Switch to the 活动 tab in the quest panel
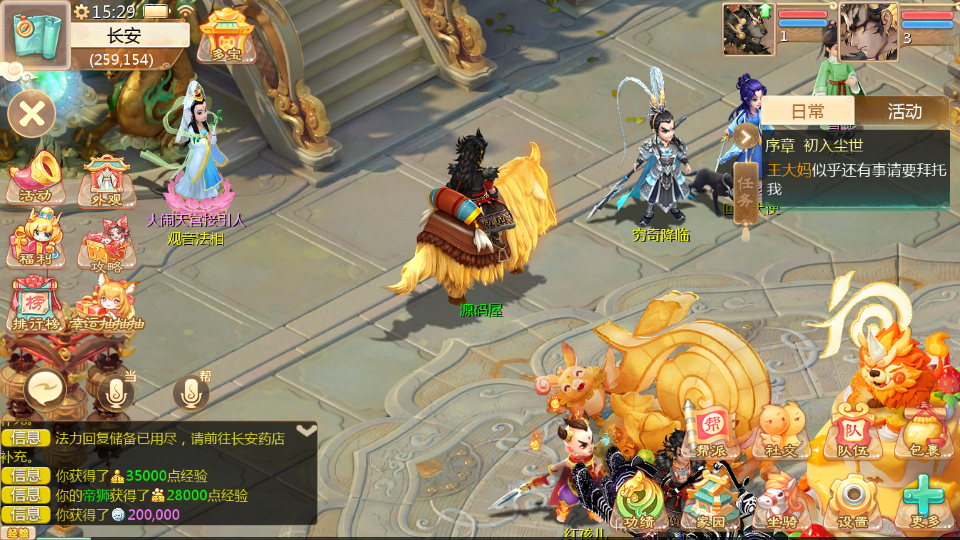The width and height of the screenshot is (960, 540). pos(904,111)
